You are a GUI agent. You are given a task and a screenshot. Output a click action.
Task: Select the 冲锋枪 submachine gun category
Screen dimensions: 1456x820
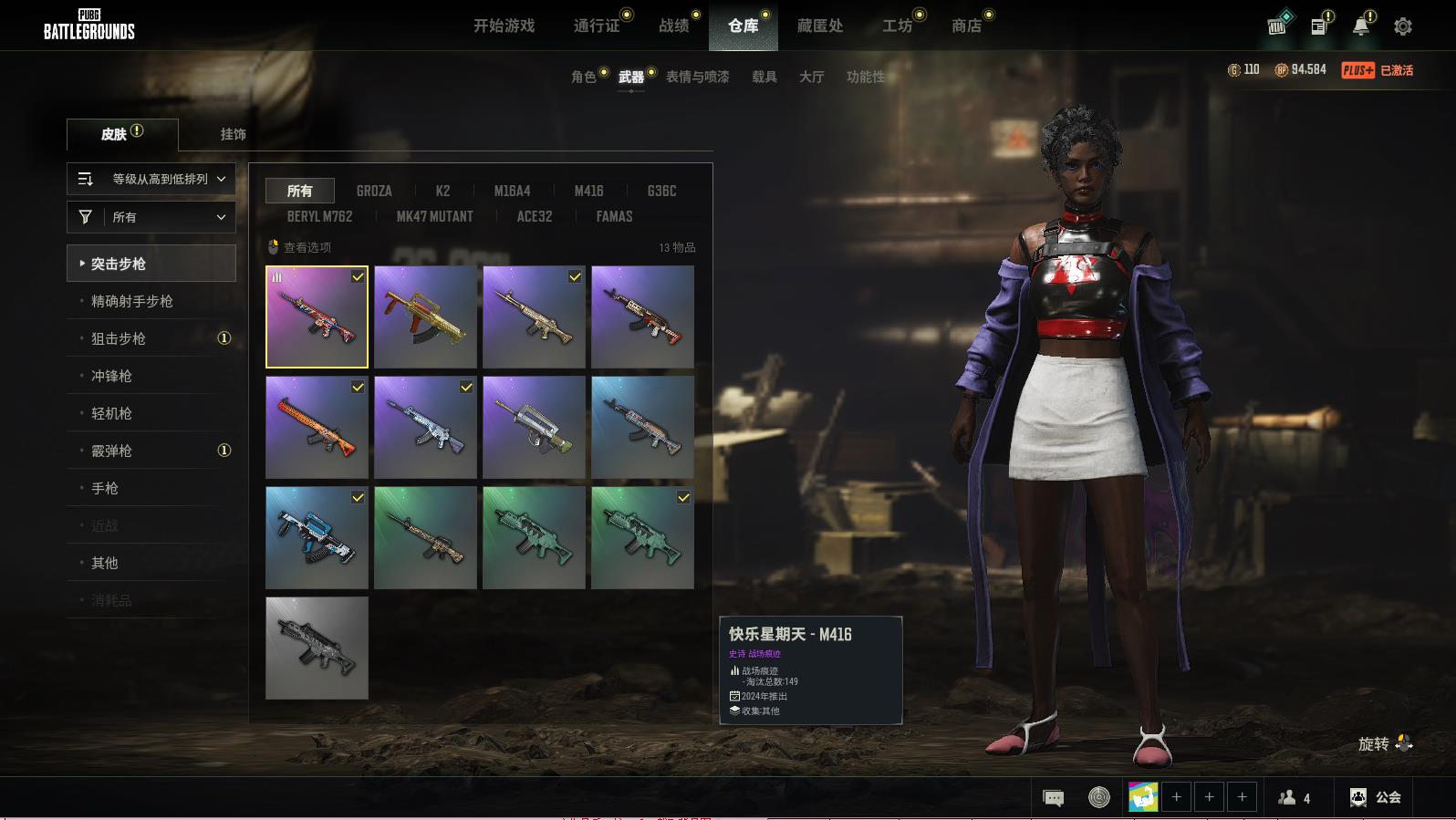(111, 376)
